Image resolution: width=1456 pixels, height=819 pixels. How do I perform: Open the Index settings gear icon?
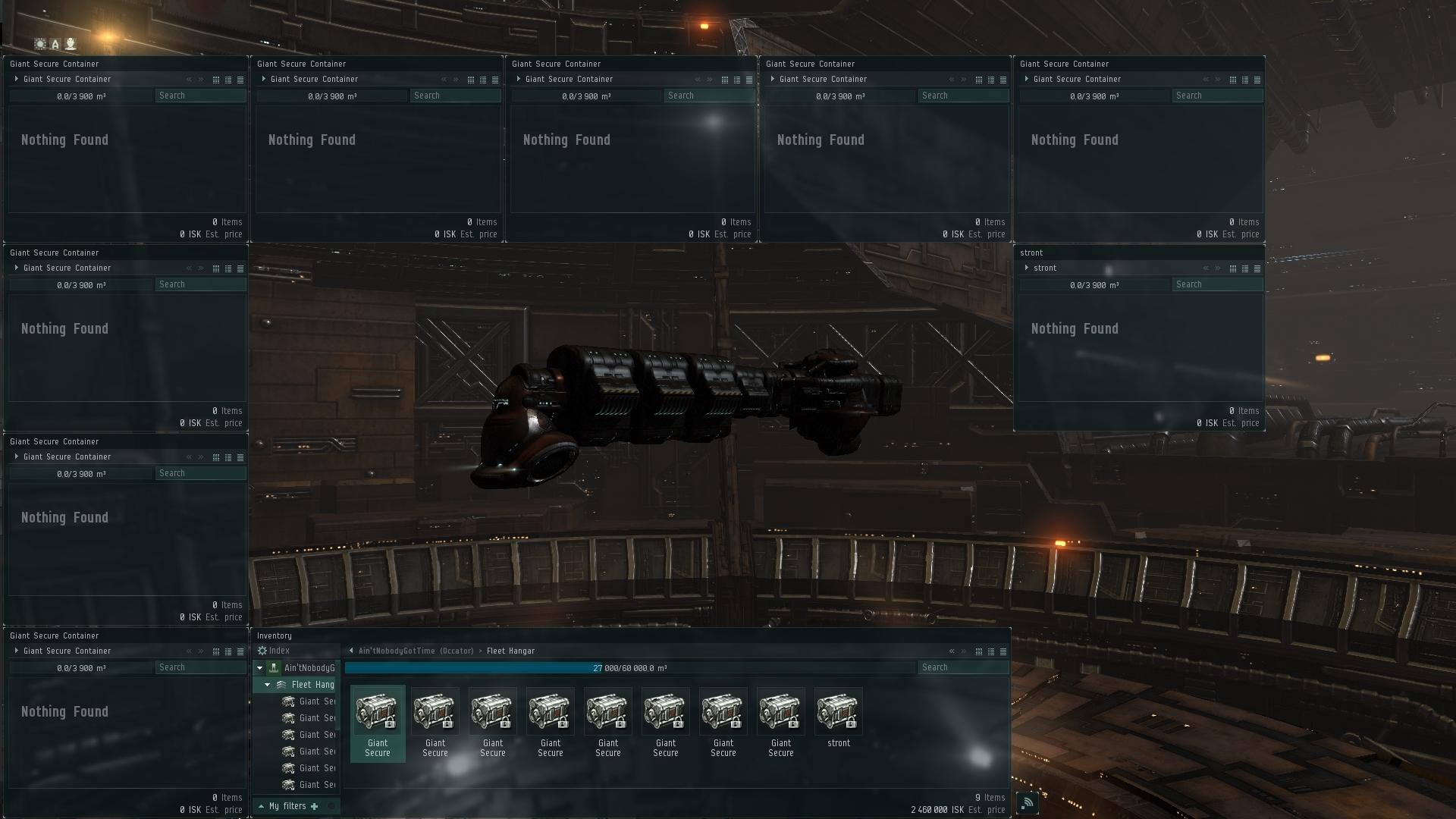pyautogui.click(x=262, y=650)
